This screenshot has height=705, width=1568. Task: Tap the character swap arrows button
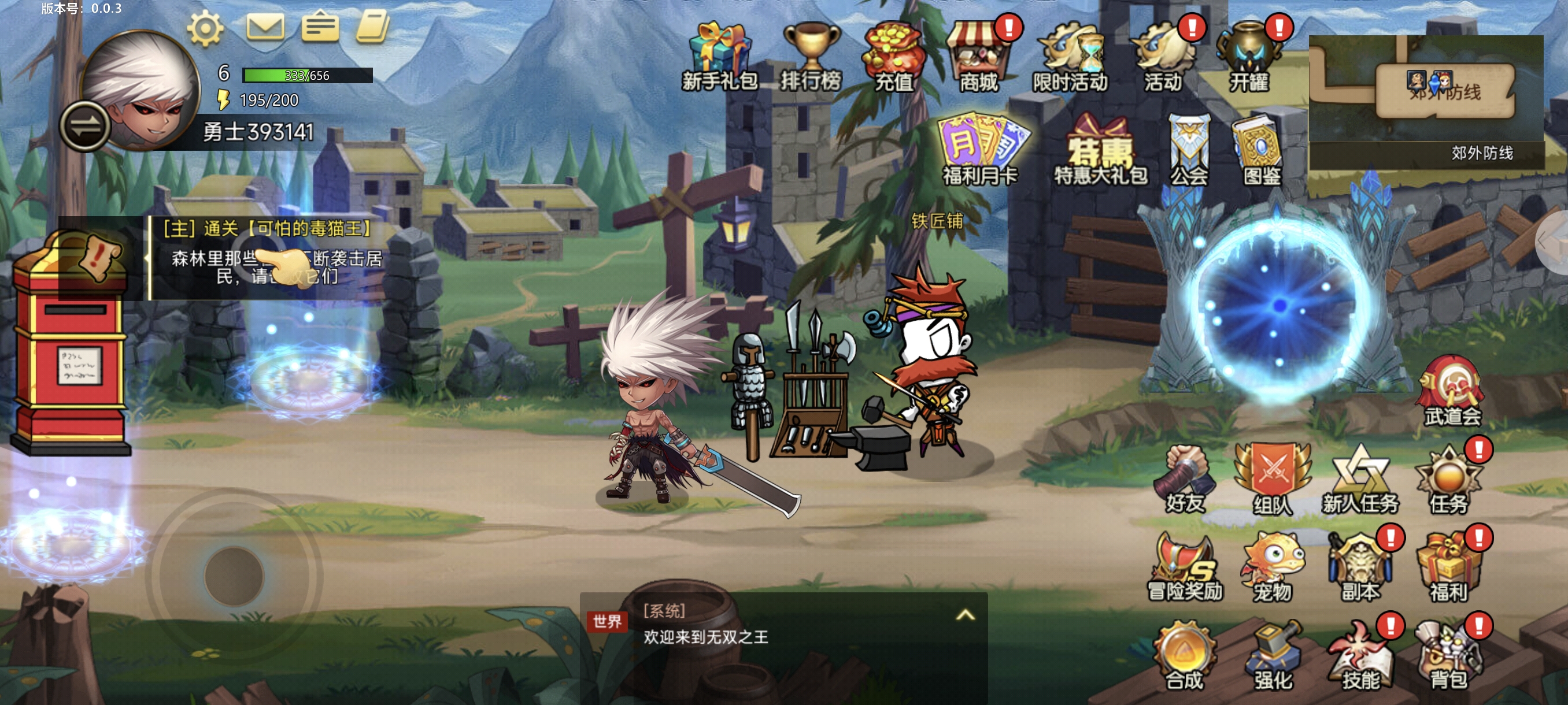click(84, 126)
